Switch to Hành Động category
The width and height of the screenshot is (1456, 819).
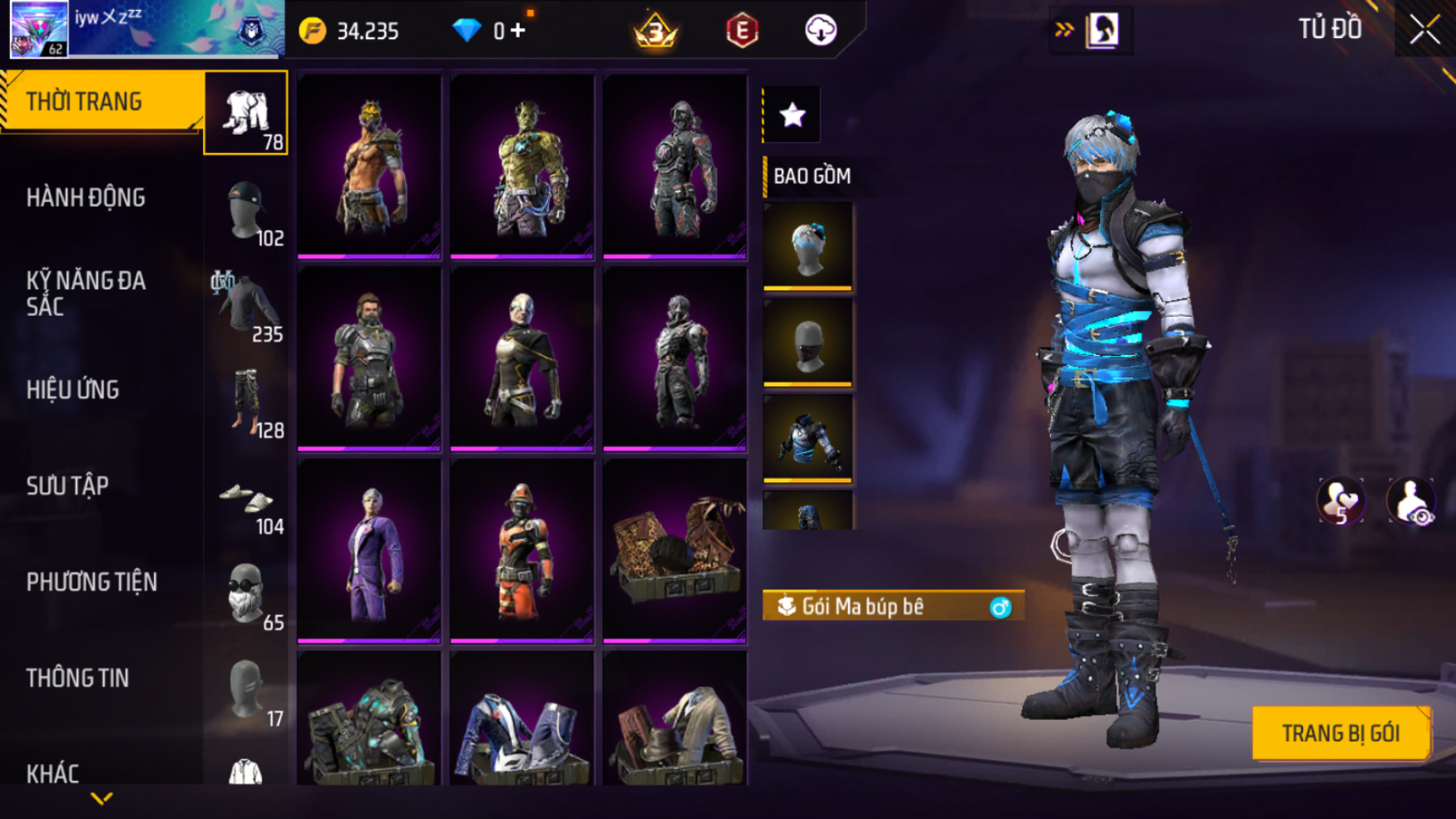coord(86,198)
